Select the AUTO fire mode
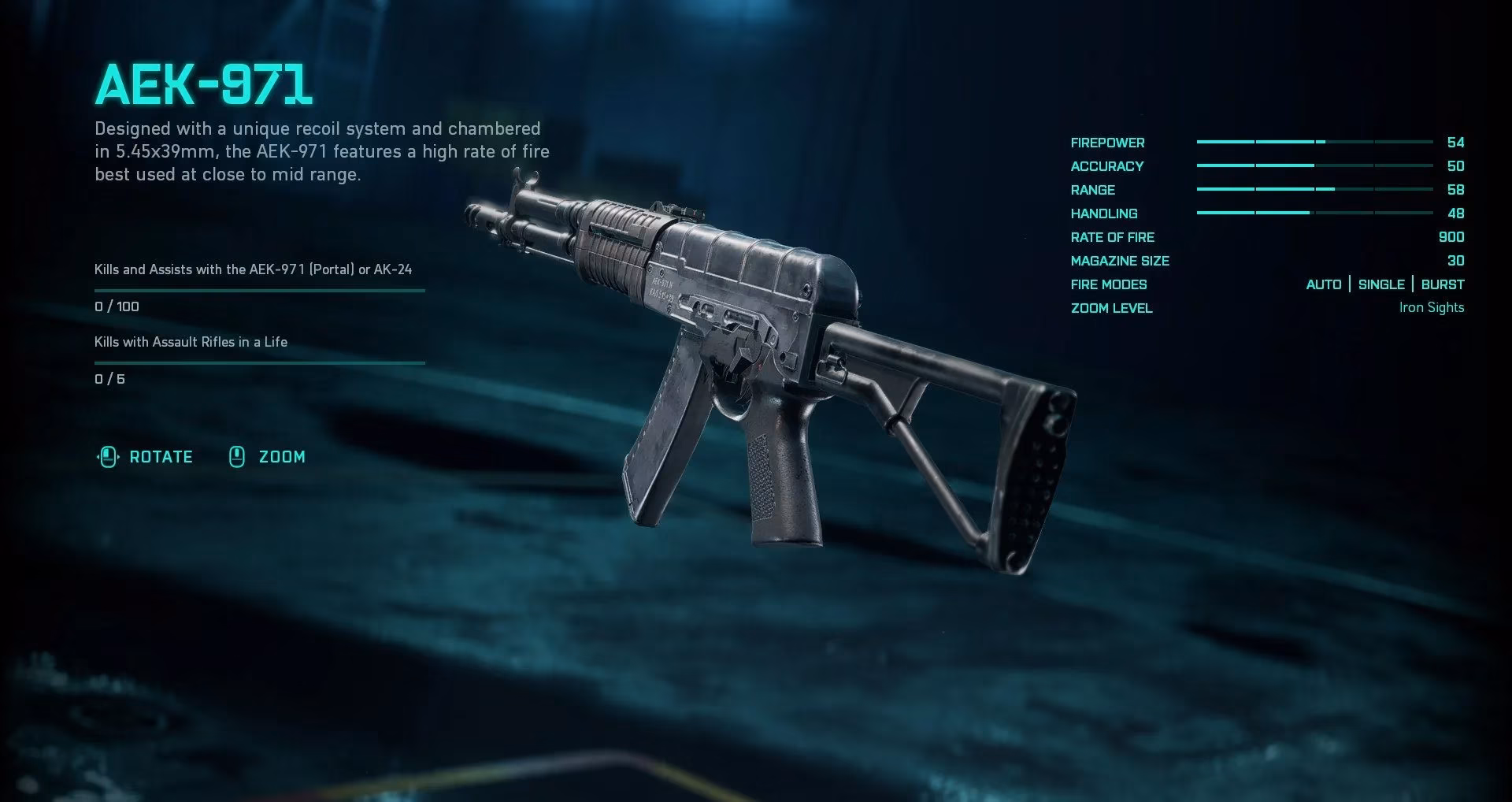Viewport: 1512px width, 802px height. (1323, 284)
